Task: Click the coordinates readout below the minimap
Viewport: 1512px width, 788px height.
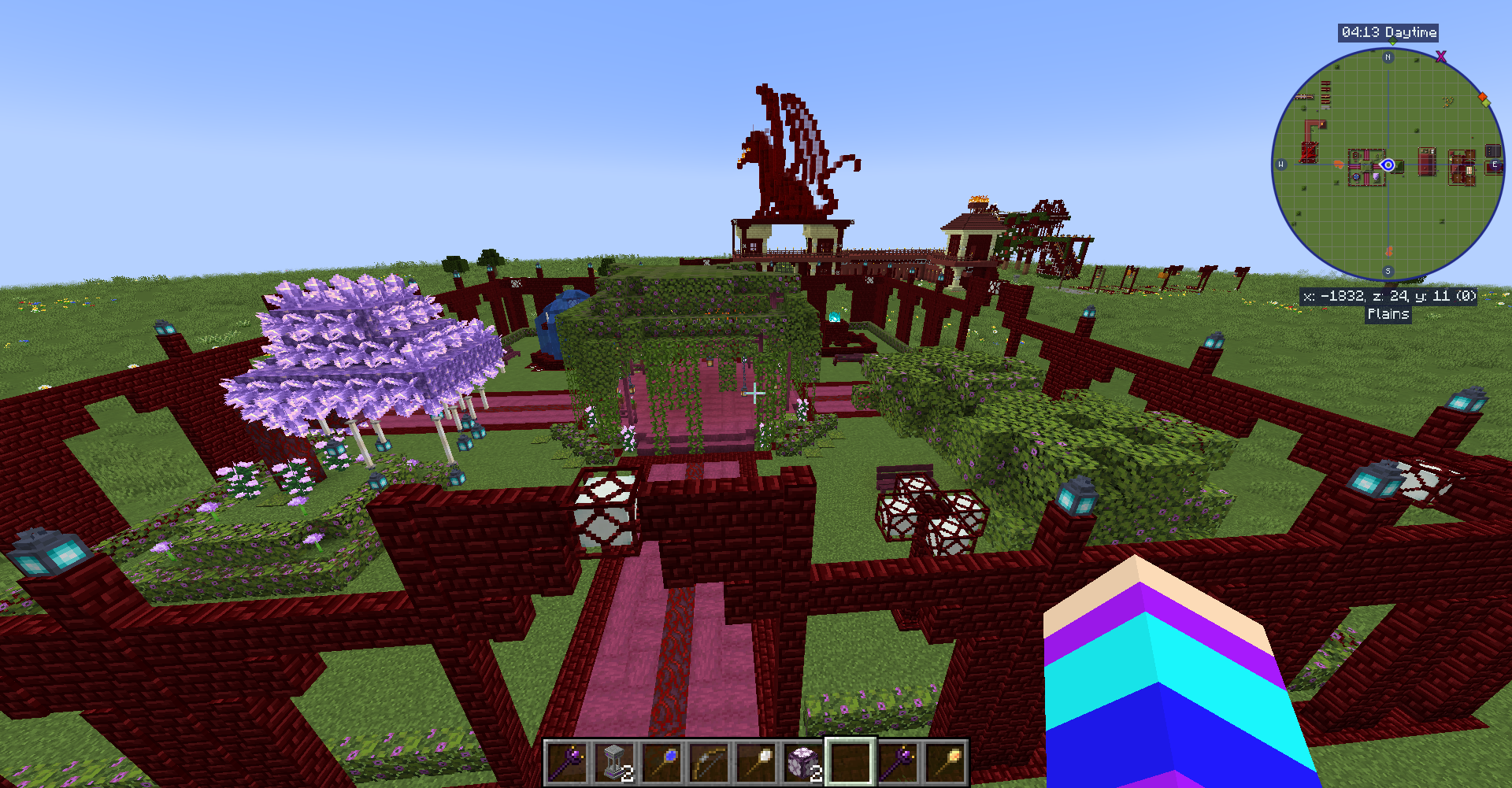Action: (1389, 295)
